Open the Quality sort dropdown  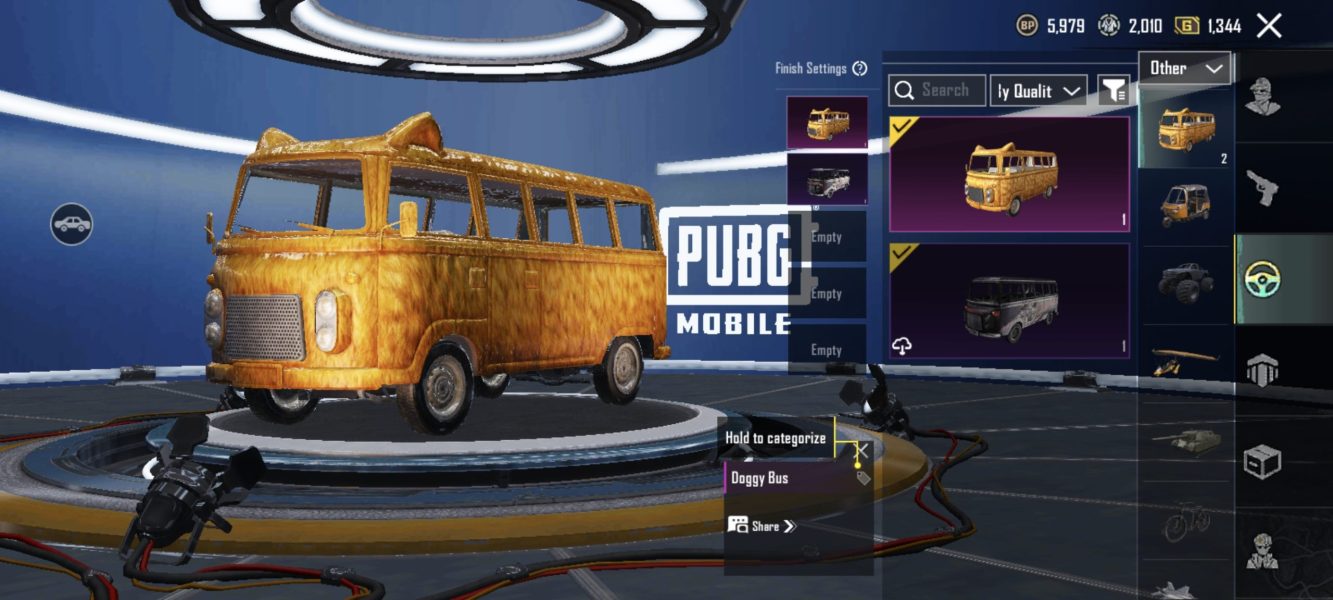point(1039,91)
